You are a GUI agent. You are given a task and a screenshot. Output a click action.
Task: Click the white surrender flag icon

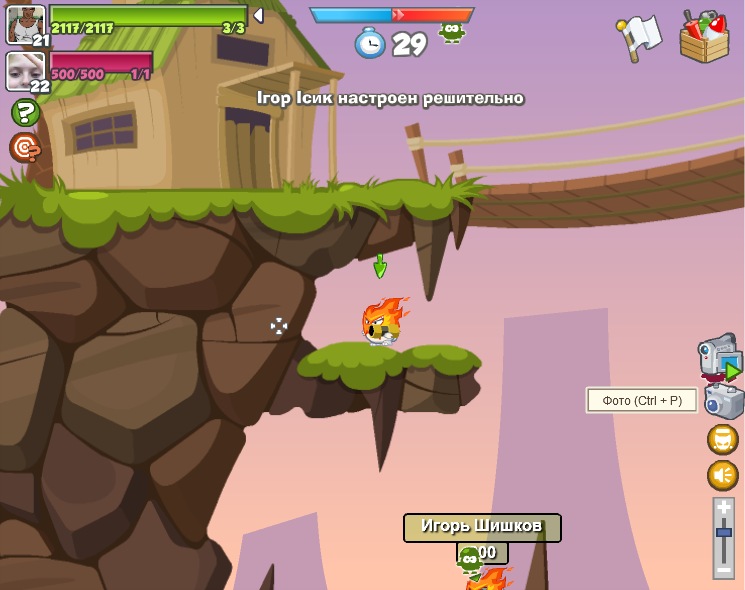[x=639, y=37]
